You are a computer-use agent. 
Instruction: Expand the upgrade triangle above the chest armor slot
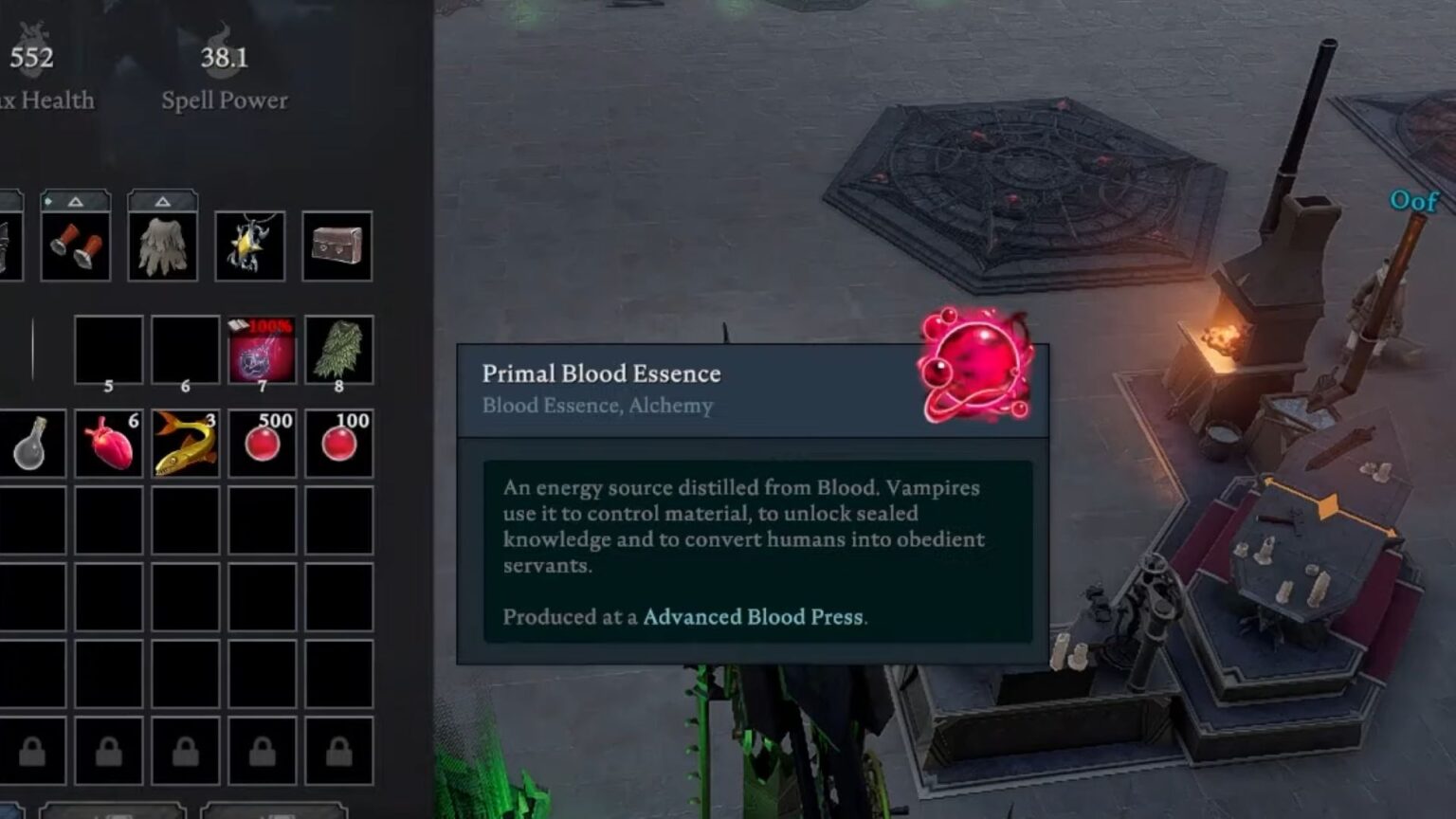pyautogui.click(x=162, y=201)
